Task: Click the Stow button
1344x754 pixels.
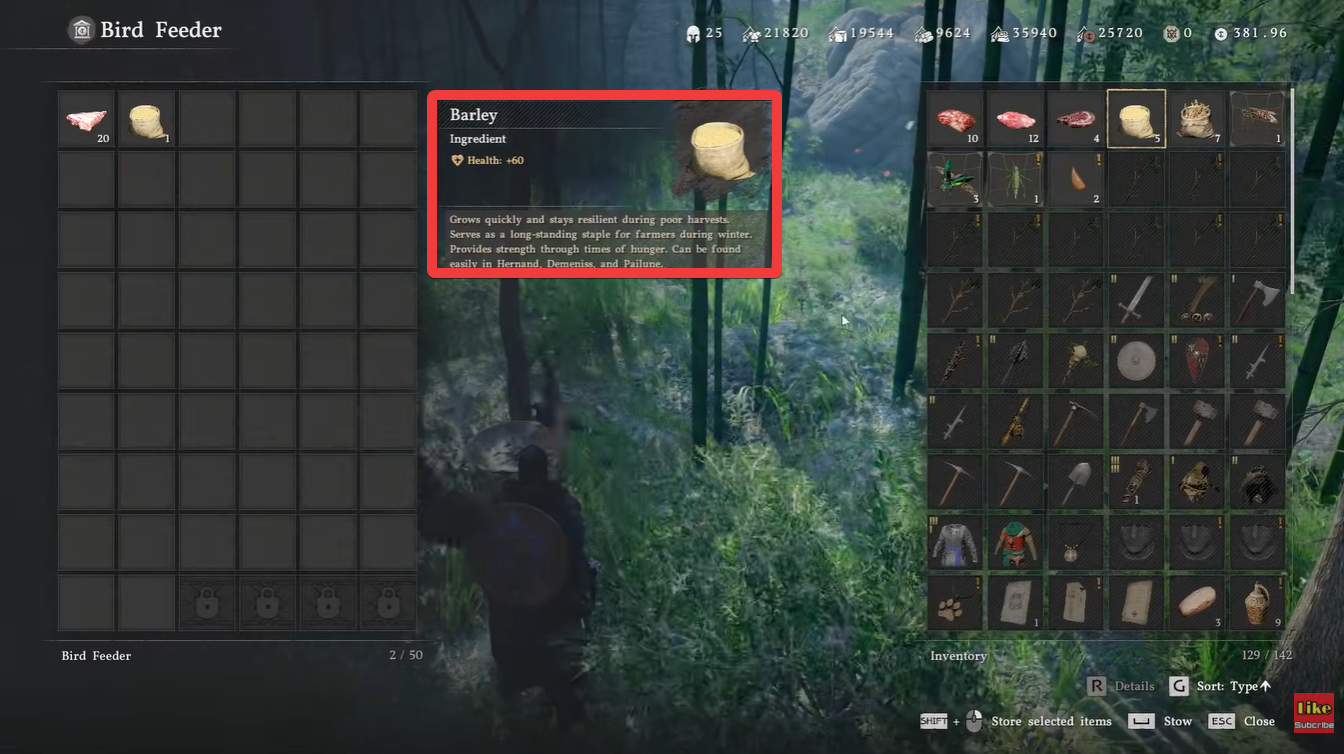Action: click(x=1177, y=720)
